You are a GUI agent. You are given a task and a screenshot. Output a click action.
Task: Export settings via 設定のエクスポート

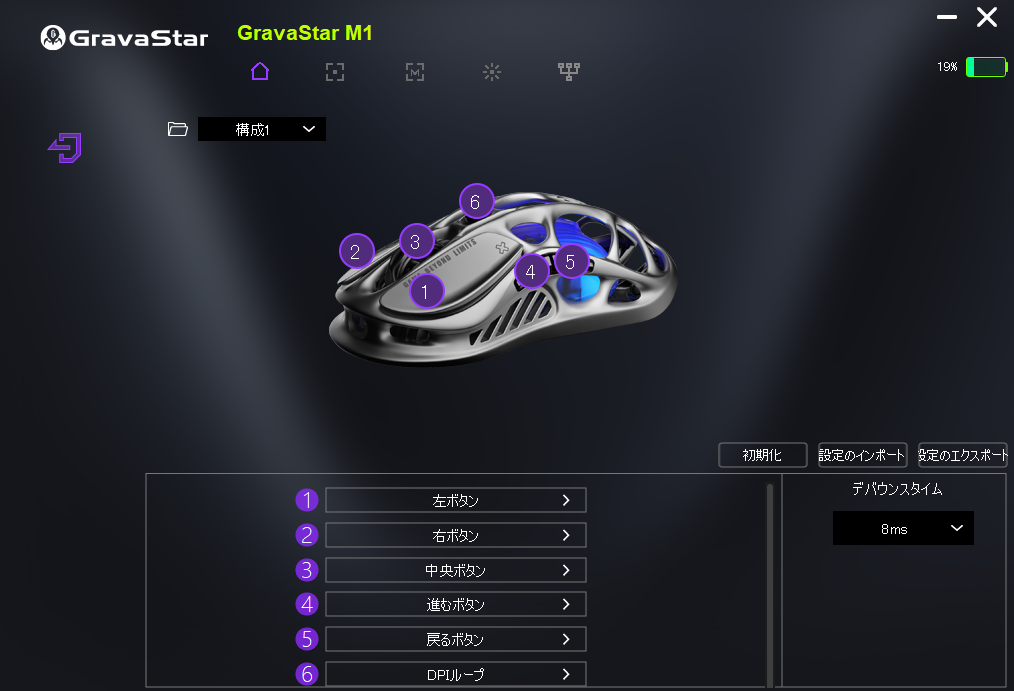[x=962, y=455]
